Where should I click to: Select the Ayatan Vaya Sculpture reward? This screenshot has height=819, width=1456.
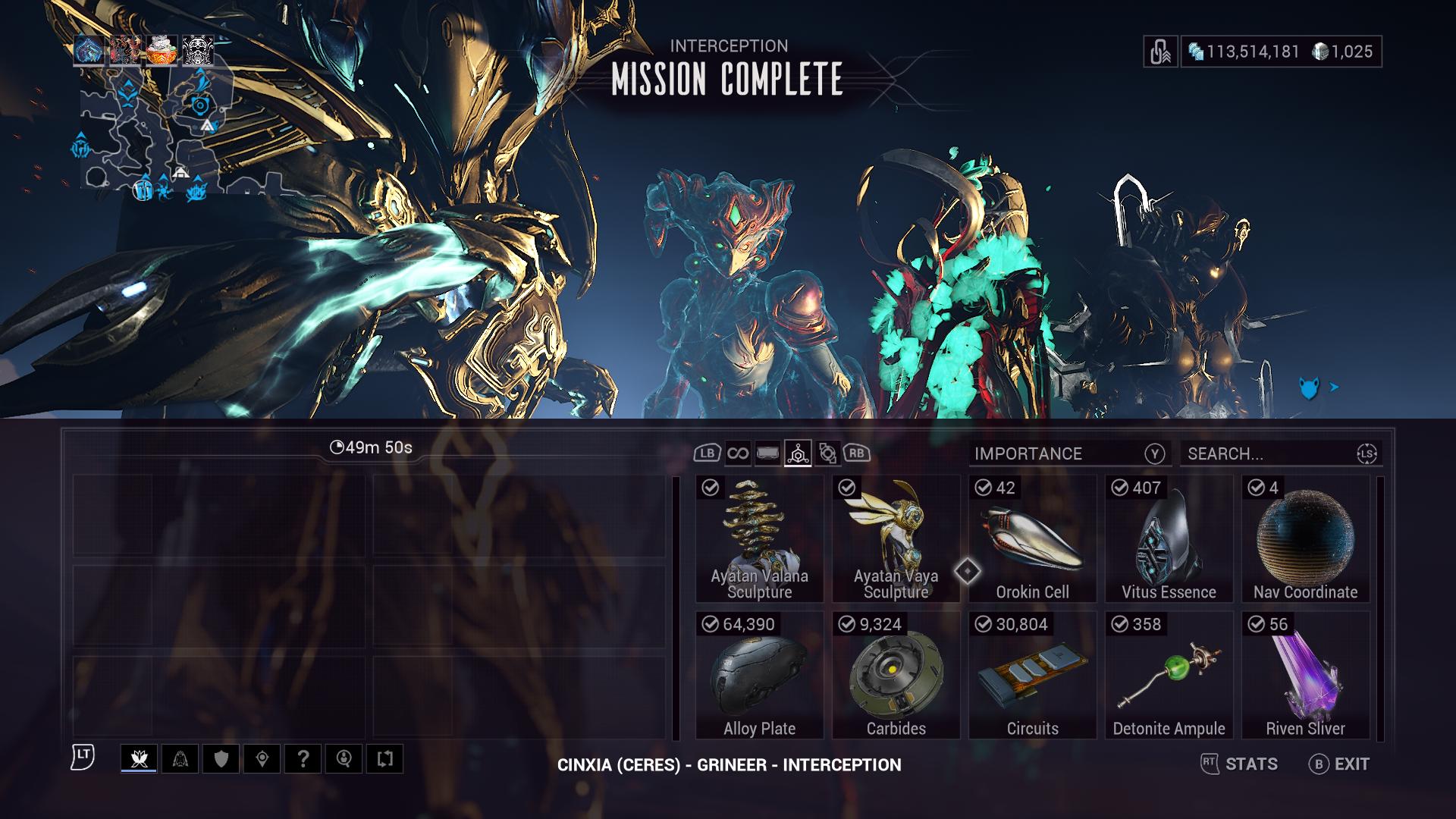pos(896,539)
